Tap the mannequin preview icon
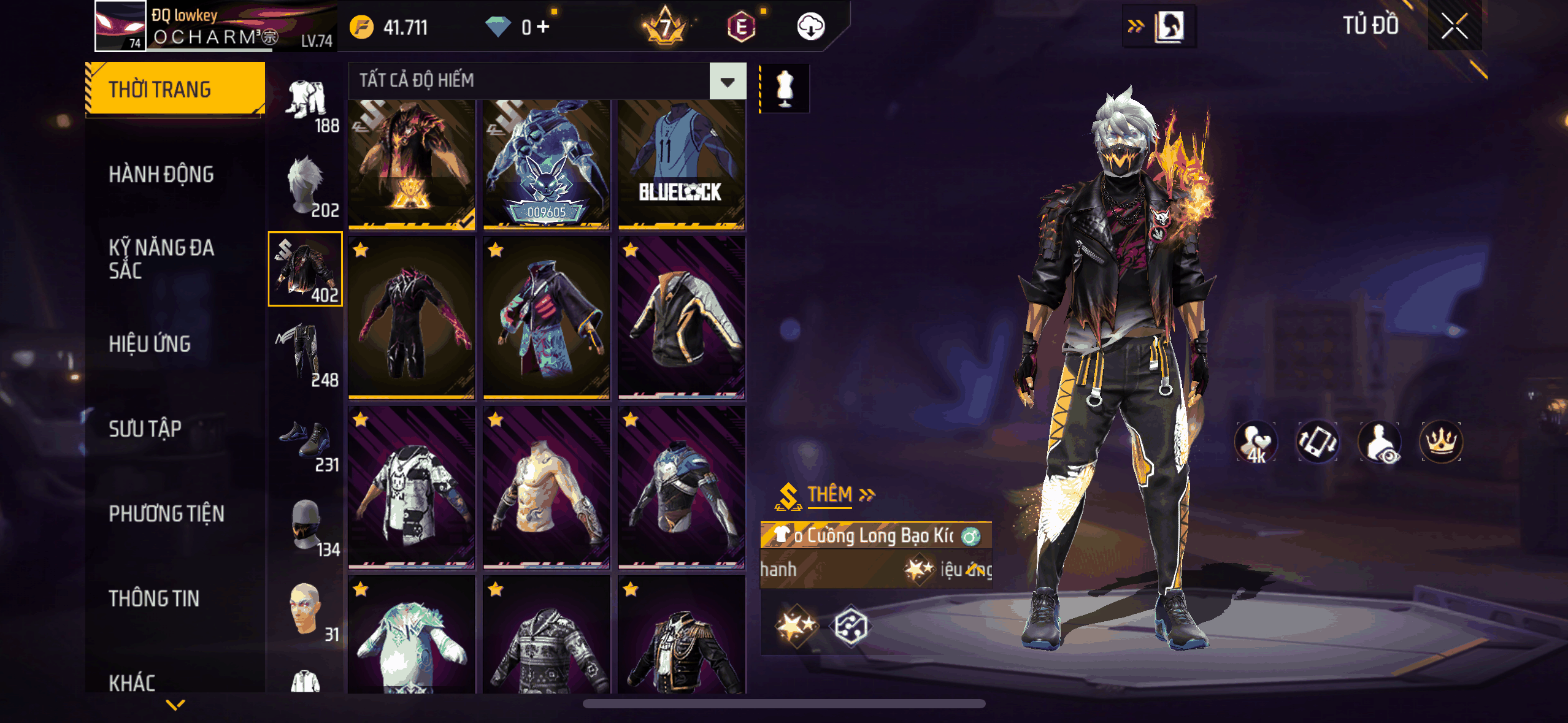 (x=785, y=88)
